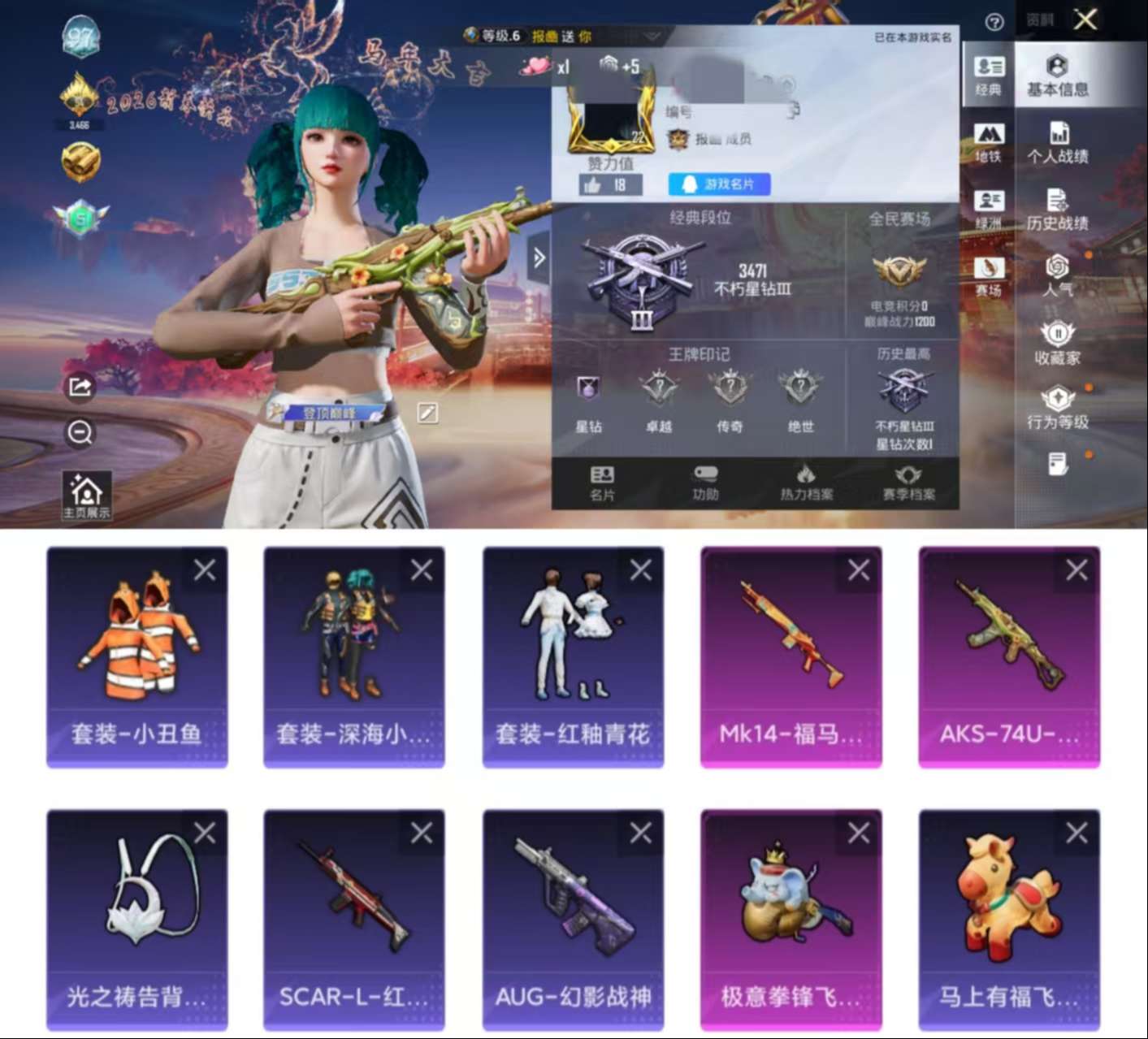Select the 个人战绩 panel item
Screen dimensions: 1148x1039
tap(1057, 142)
